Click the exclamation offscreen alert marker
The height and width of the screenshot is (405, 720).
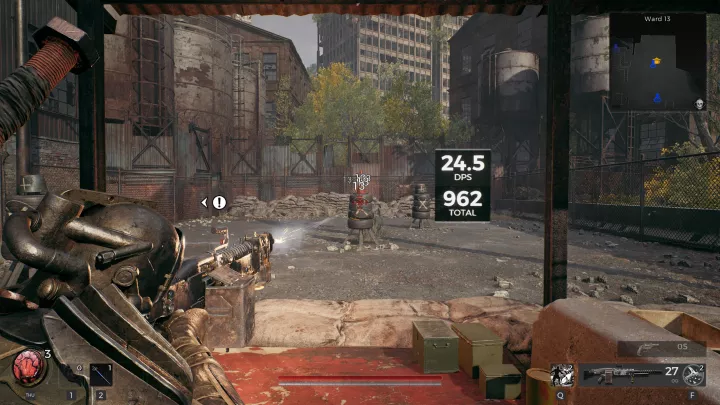(219, 202)
